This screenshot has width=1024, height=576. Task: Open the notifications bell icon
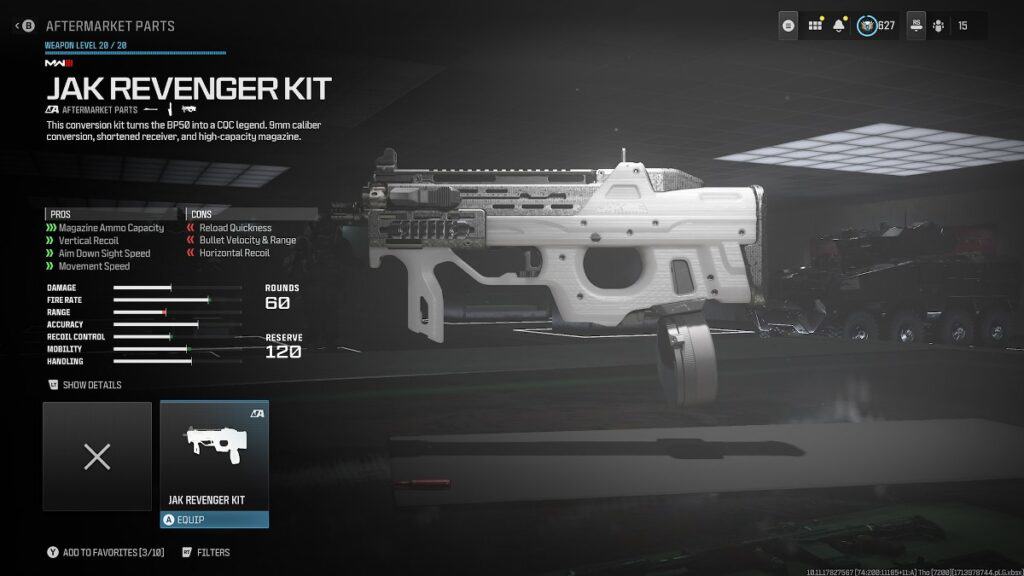click(x=840, y=26)
